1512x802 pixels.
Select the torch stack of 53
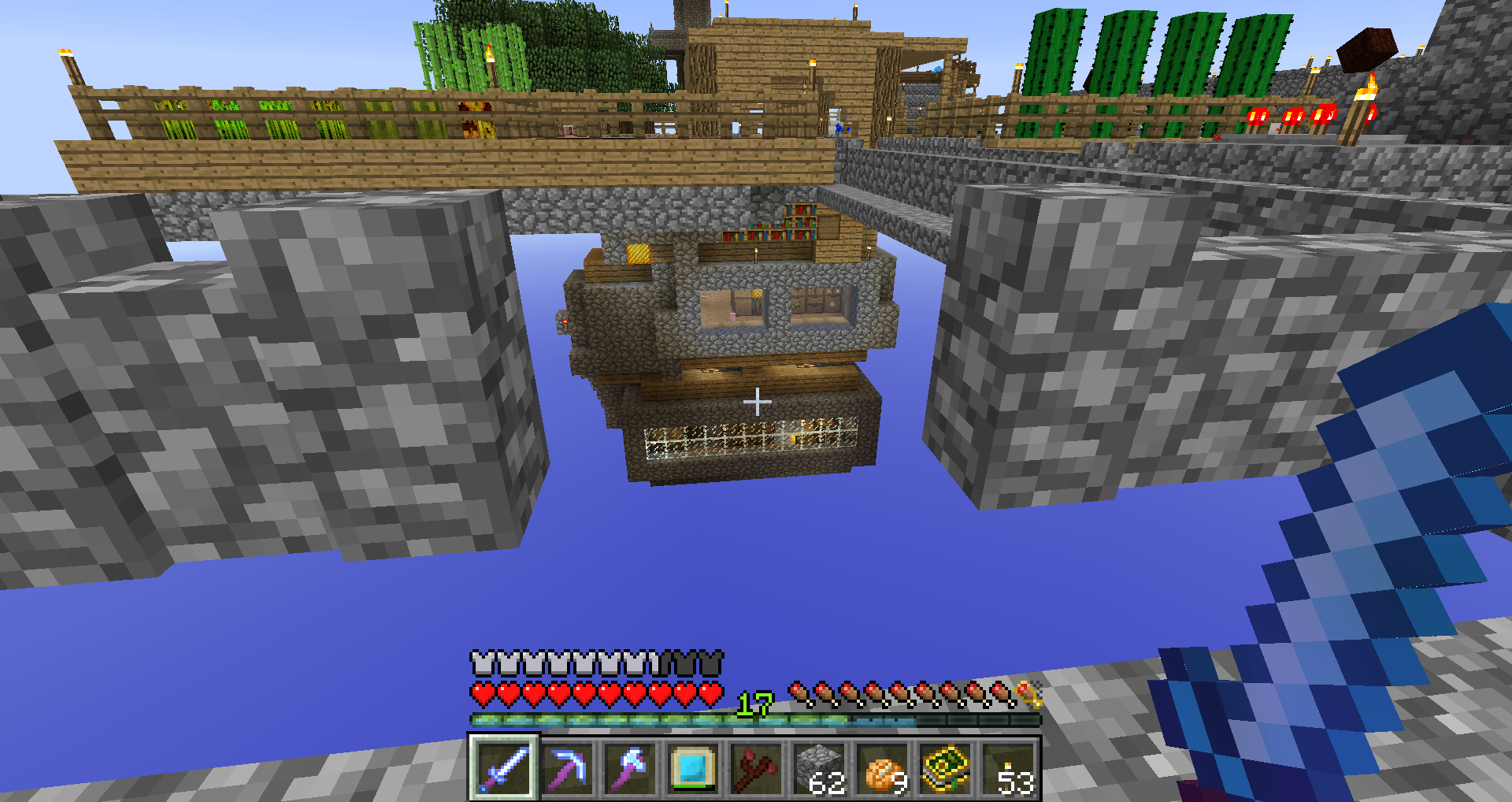(1008, 768)
